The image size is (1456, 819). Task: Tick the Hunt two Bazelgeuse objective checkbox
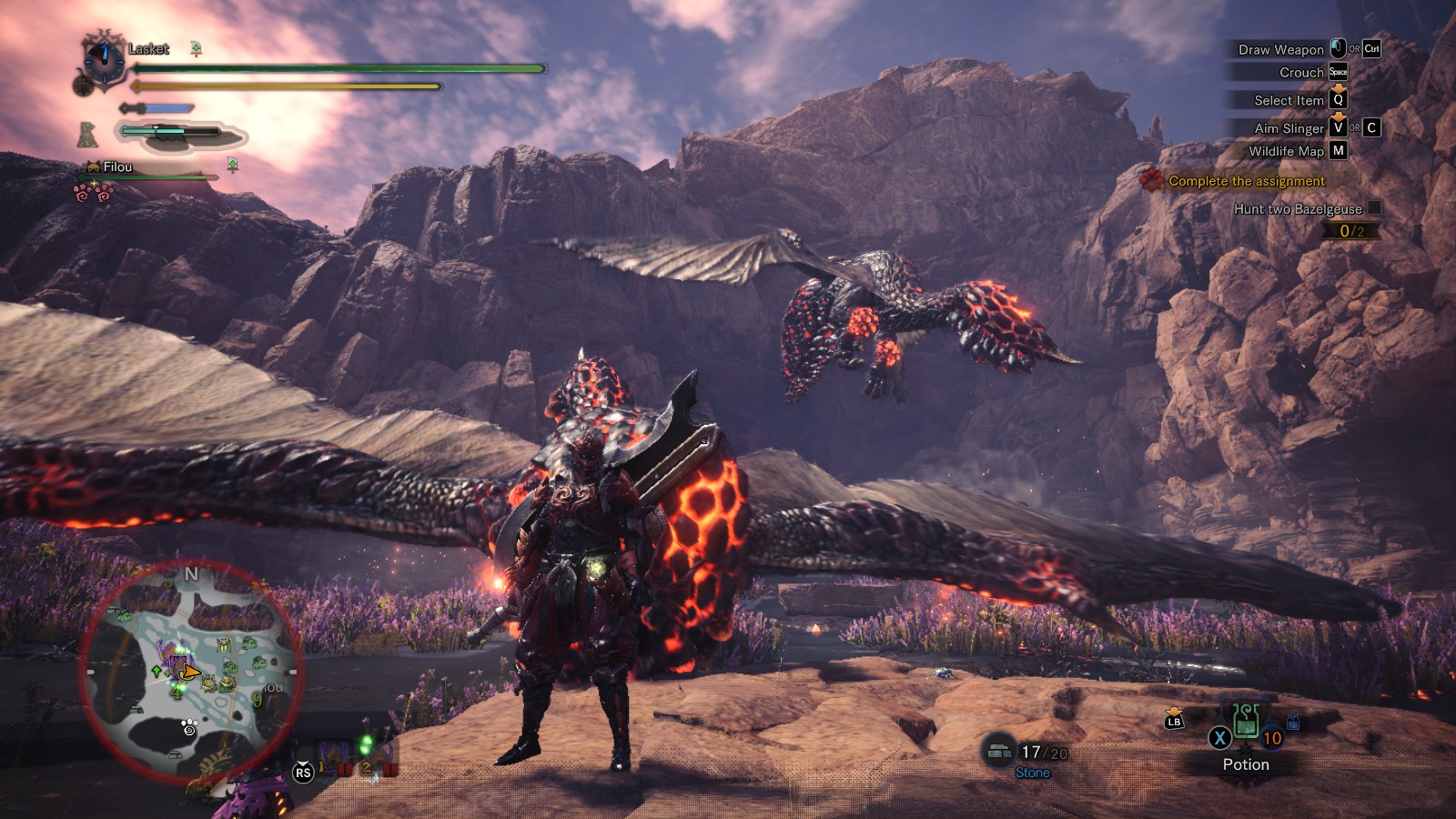tap(1374, 207)
